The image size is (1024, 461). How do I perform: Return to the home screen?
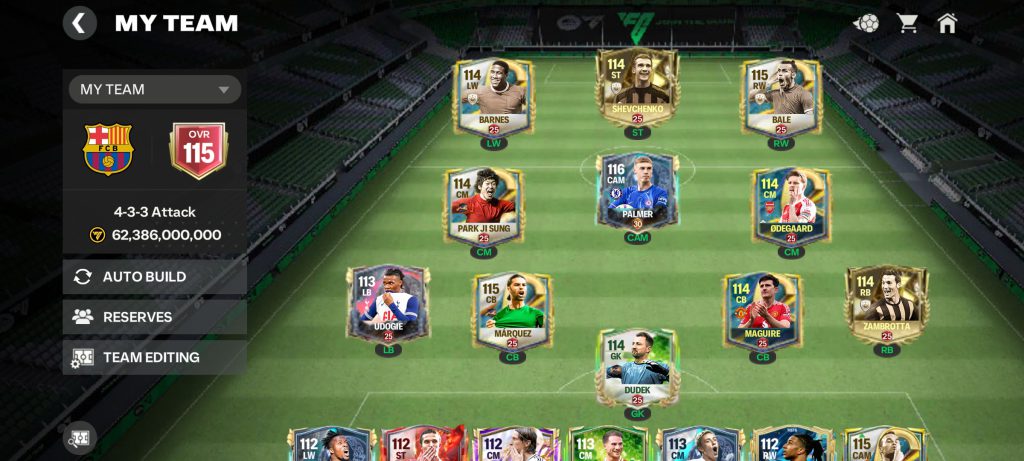point(947,22)
